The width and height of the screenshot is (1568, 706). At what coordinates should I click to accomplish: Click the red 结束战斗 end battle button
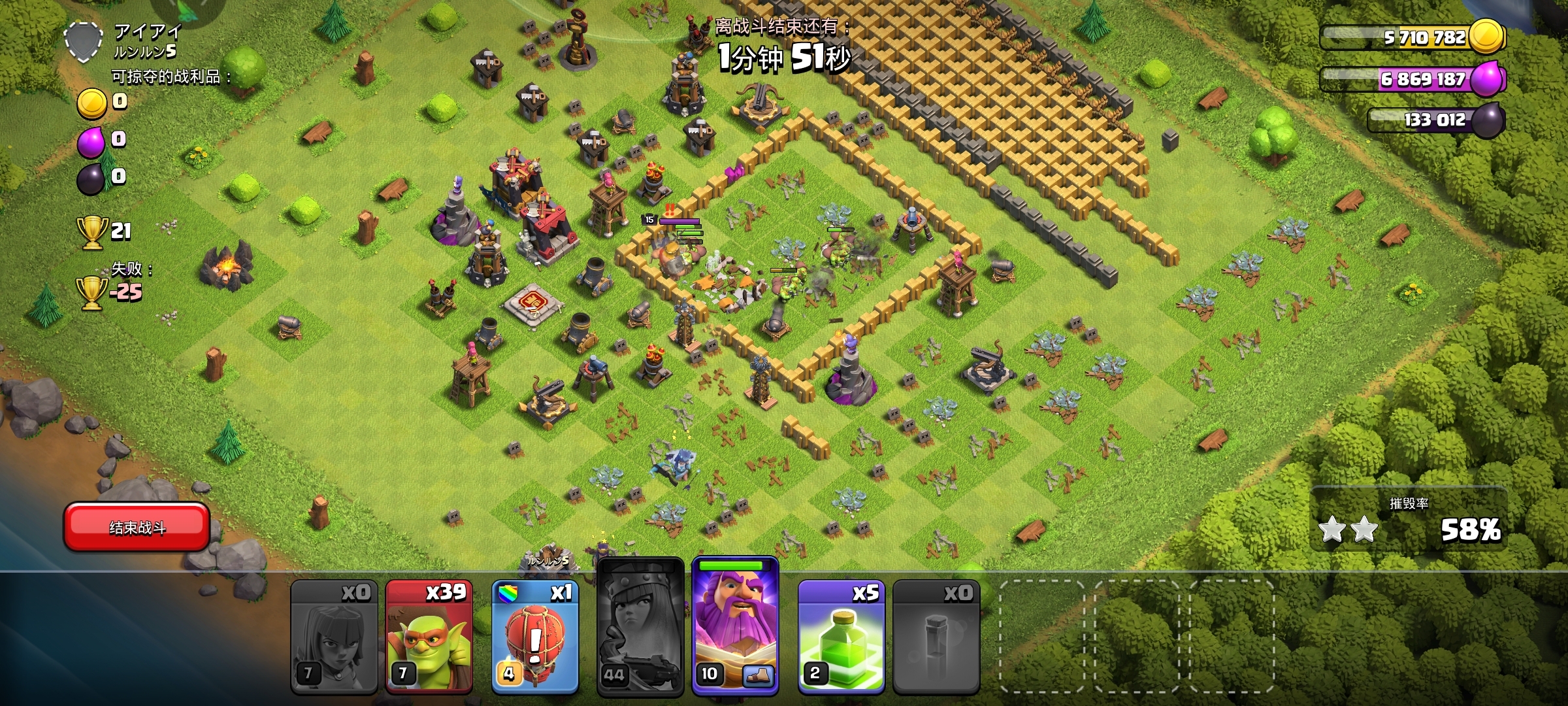click(137, 527)
